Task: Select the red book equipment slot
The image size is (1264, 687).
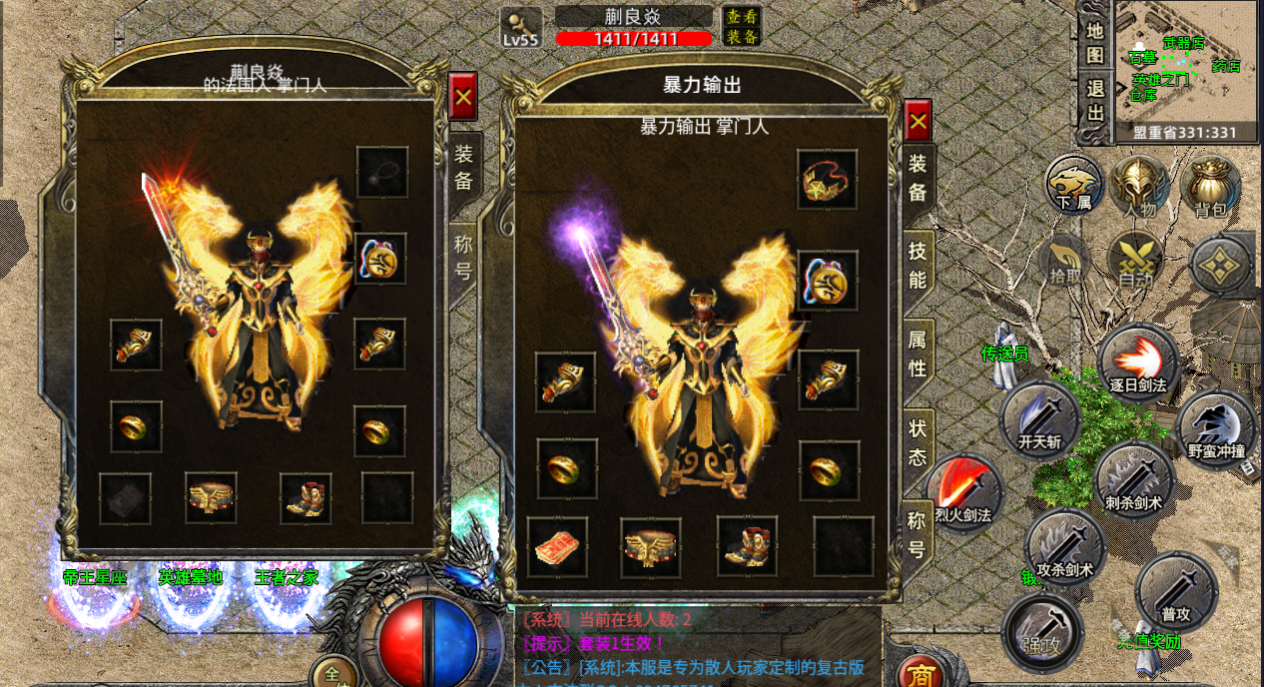Action: pos(557,547)
